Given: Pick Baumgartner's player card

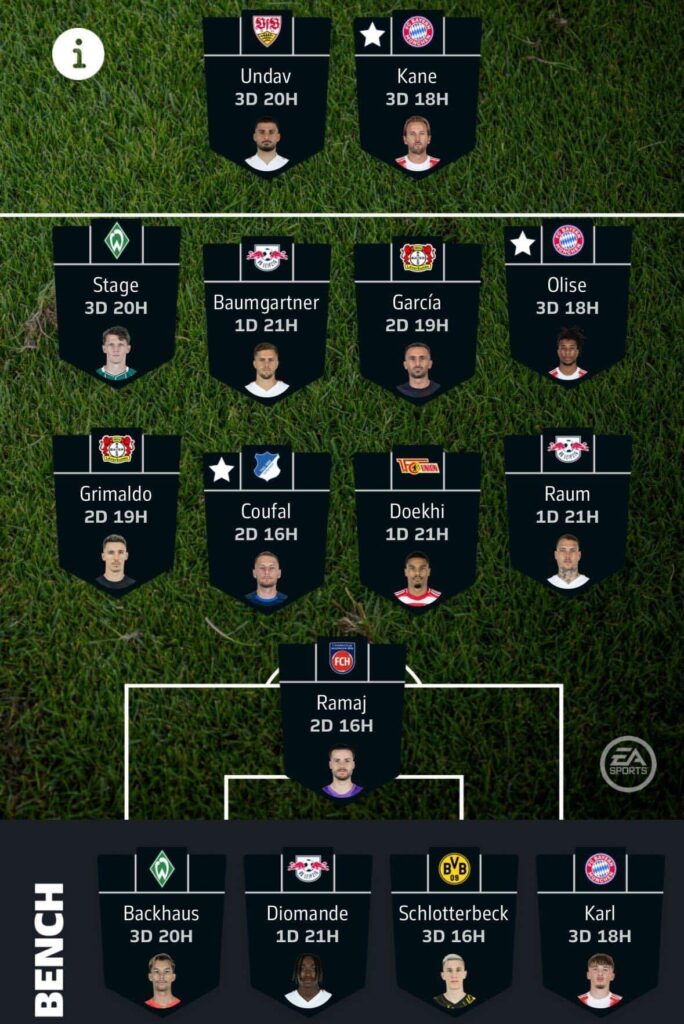Looking at the screenshot, I should pos(267,320).
